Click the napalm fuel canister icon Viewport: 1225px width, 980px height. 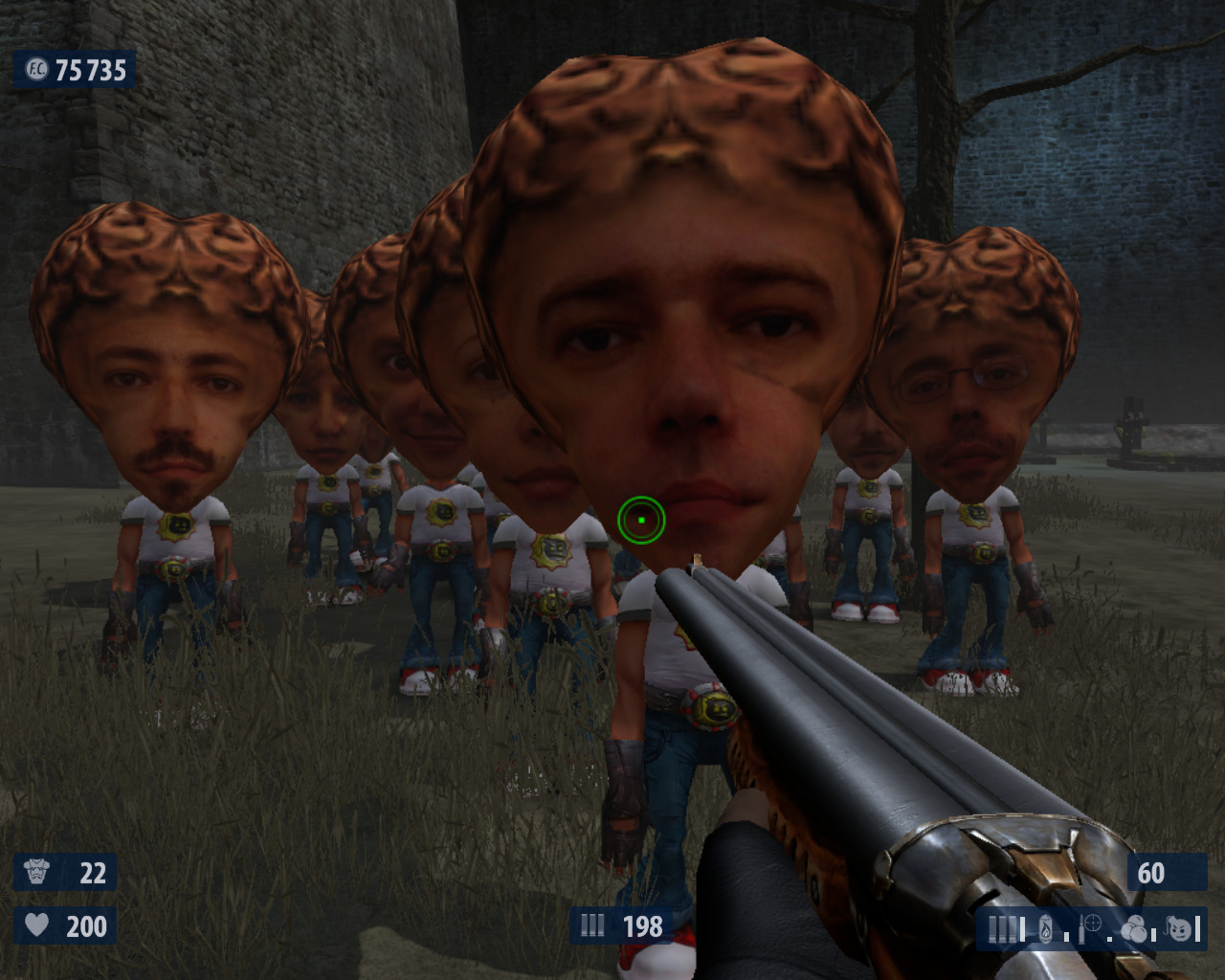(1046, 928)
